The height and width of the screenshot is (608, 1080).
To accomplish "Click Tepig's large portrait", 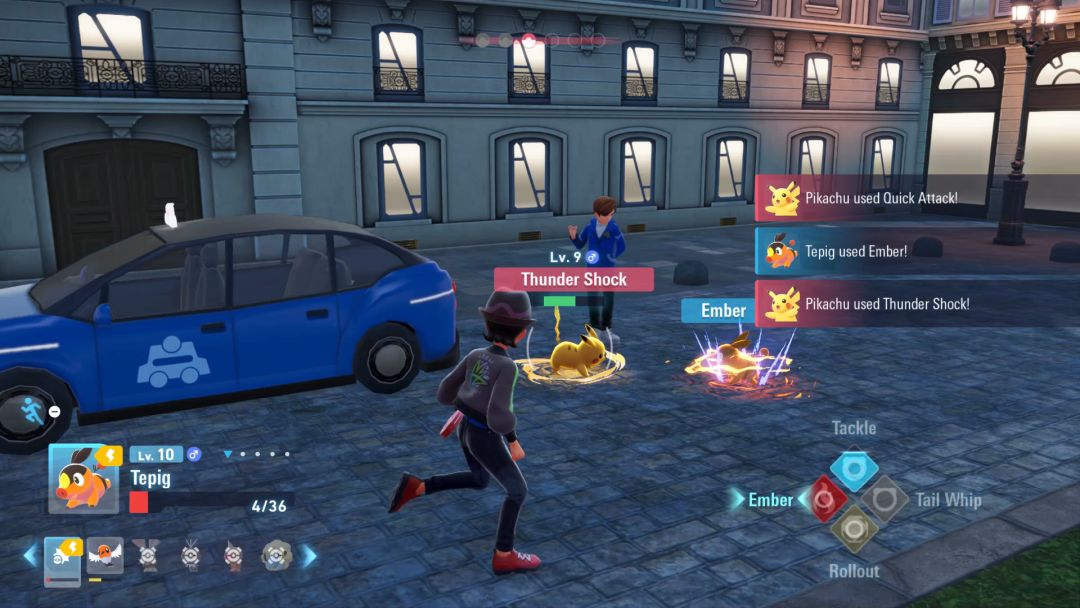I will (x=83, y=478).
